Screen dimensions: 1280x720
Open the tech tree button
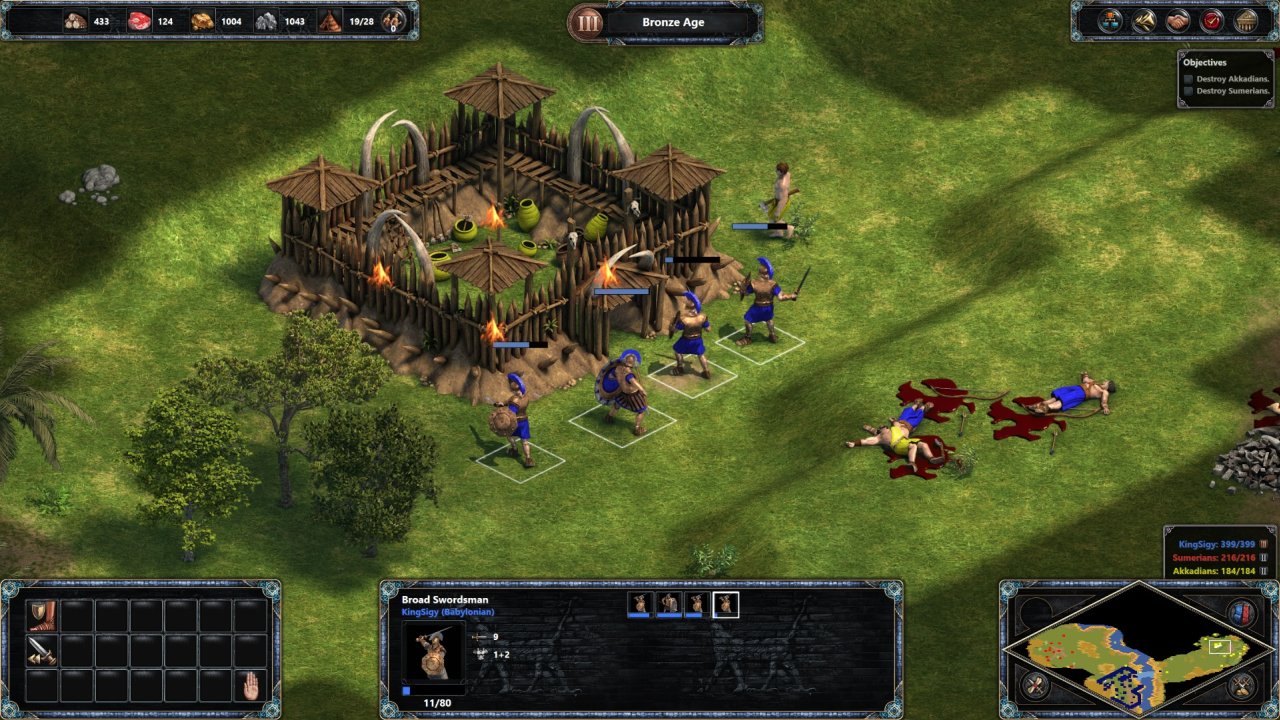[x=1110, y=20]
